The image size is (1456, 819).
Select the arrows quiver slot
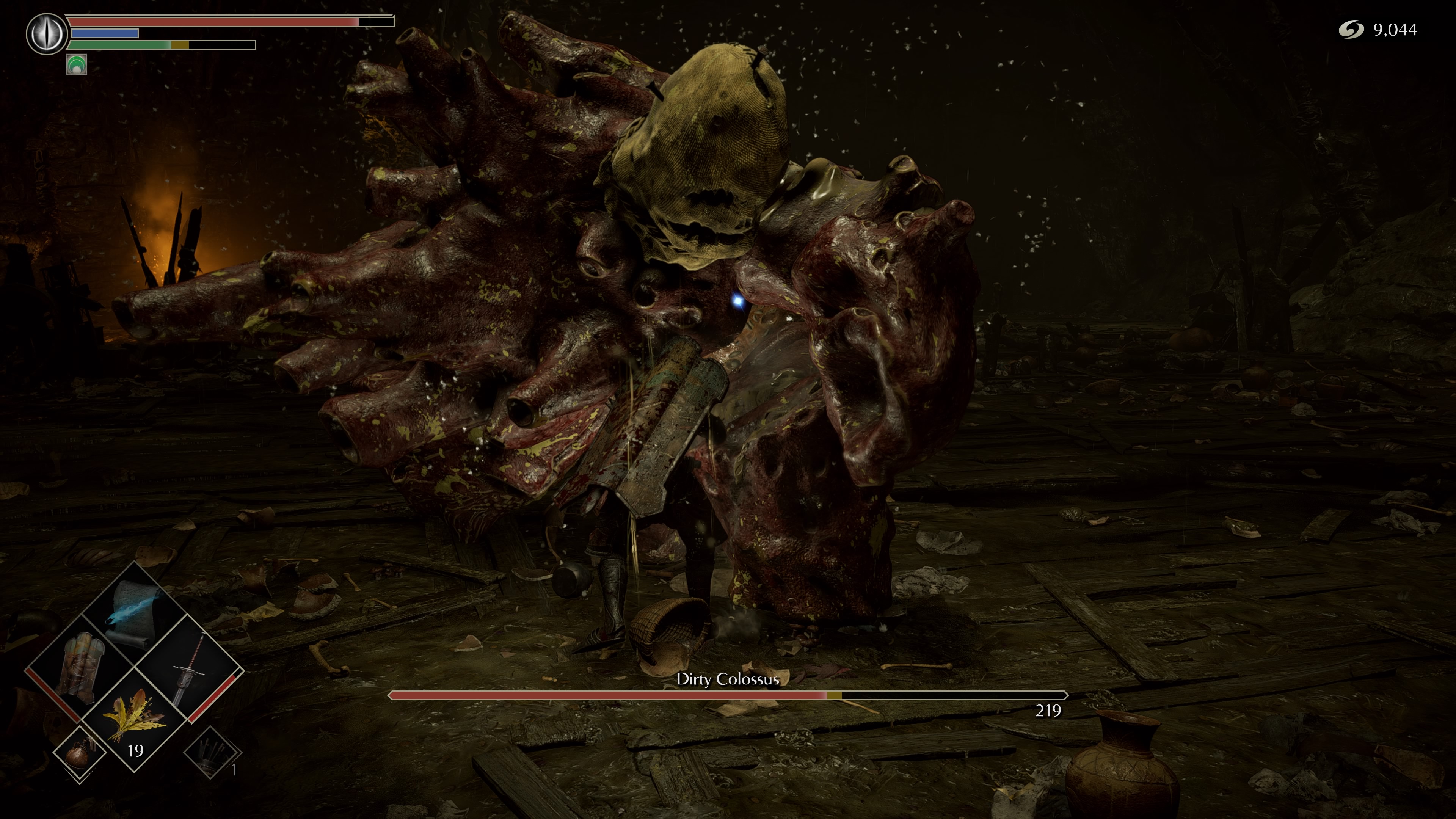point(212,752)
